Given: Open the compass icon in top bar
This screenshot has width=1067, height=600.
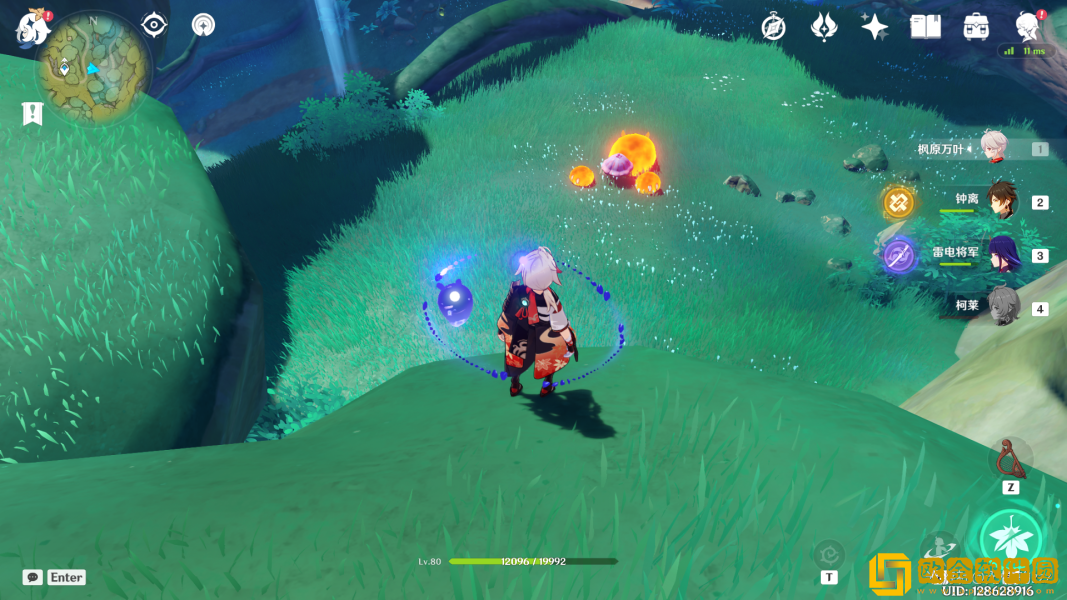Looking at the screenshot, I should pos(773,28).
